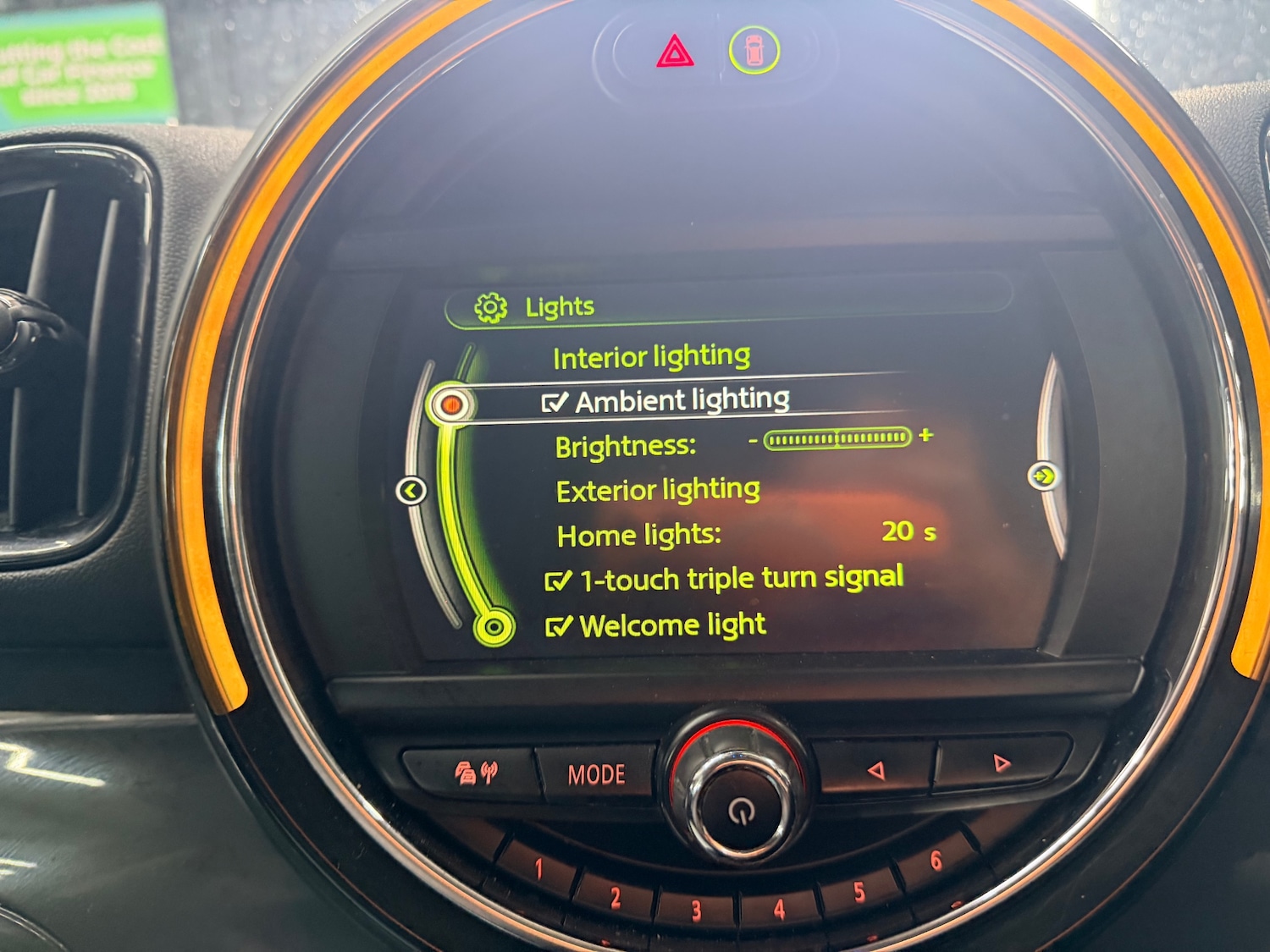The image size is (1270, 952).
Task: Toggle the Ambient lighting checkbox
Action: click(x=555, y=399)
